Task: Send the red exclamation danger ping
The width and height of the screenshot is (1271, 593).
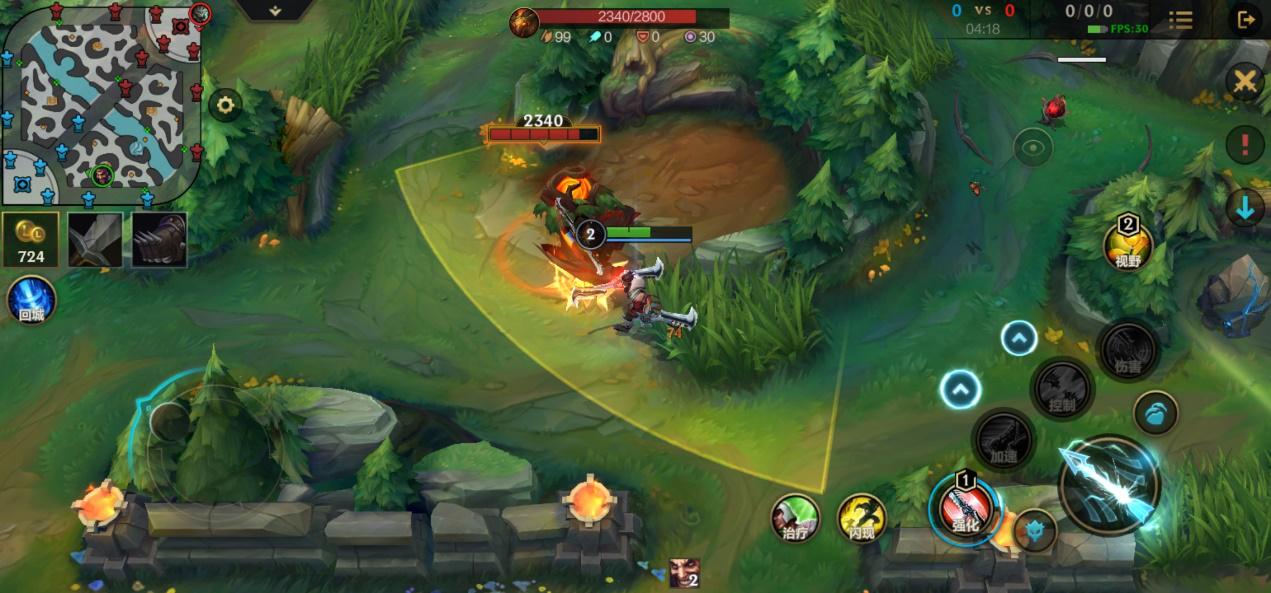Action: point(1244,145)
